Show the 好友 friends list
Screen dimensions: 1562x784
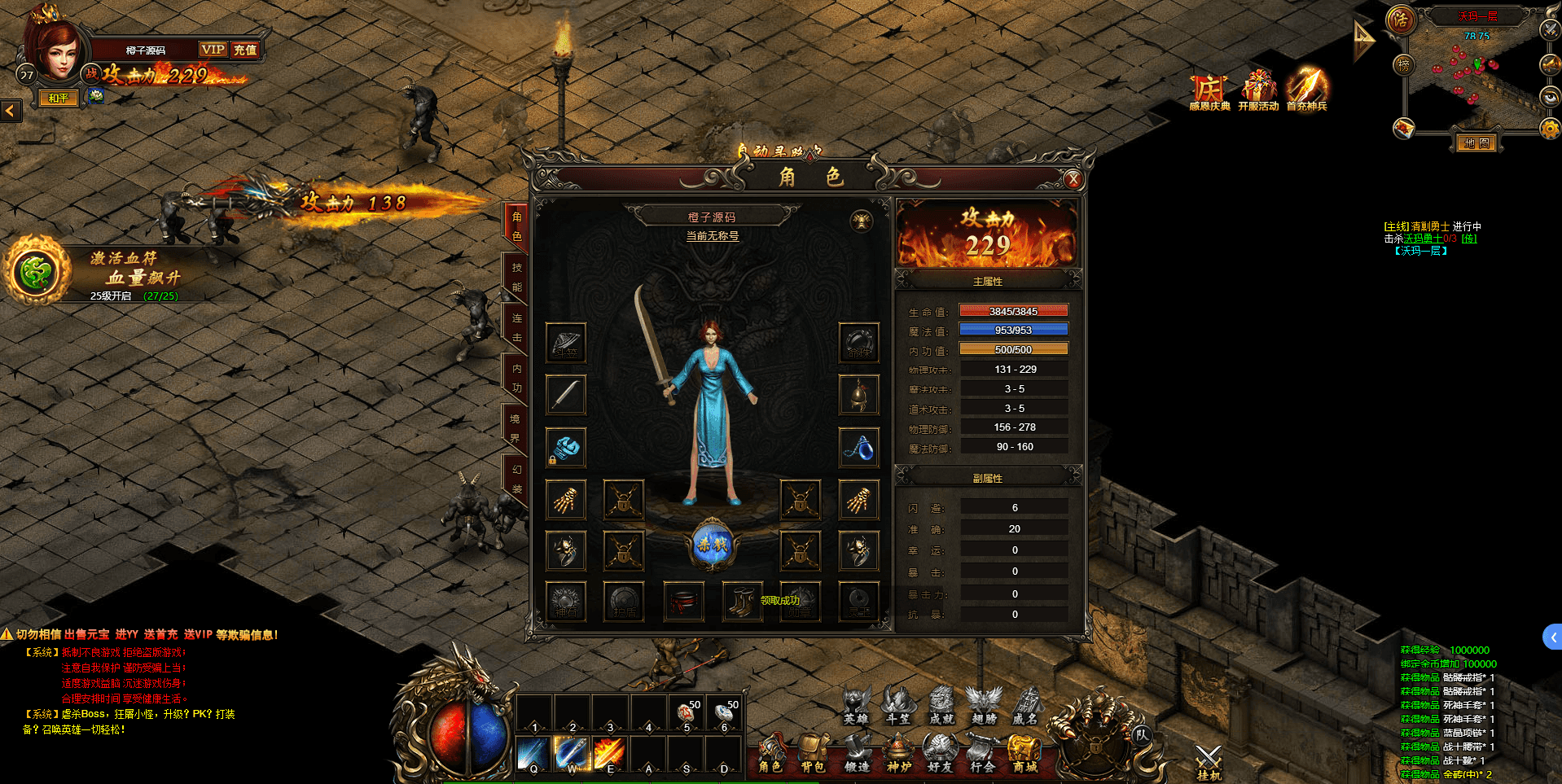940,753
